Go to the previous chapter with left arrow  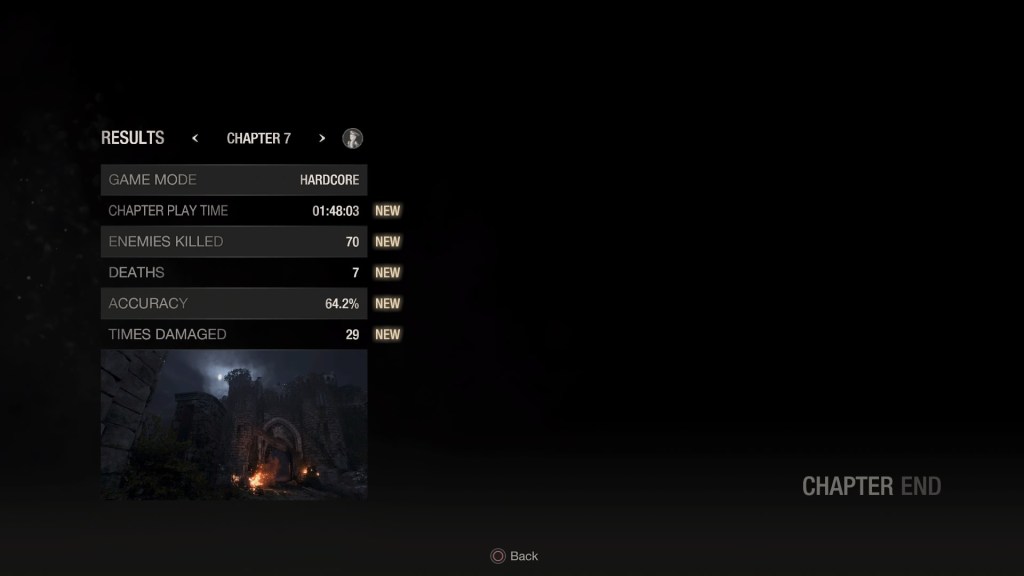coord(195,138)
